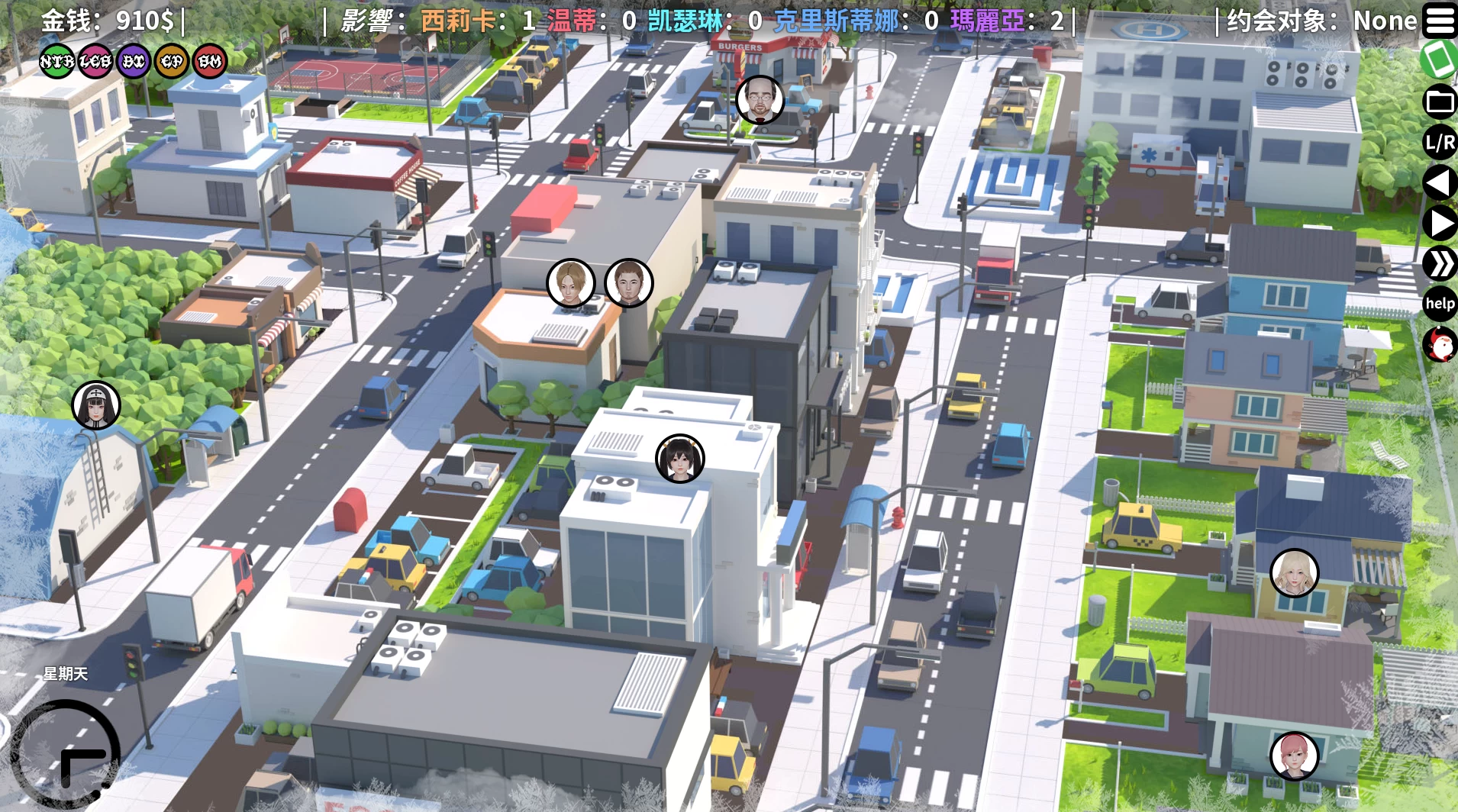Select the pink-haired woman portrait marker

(1294, 756)
